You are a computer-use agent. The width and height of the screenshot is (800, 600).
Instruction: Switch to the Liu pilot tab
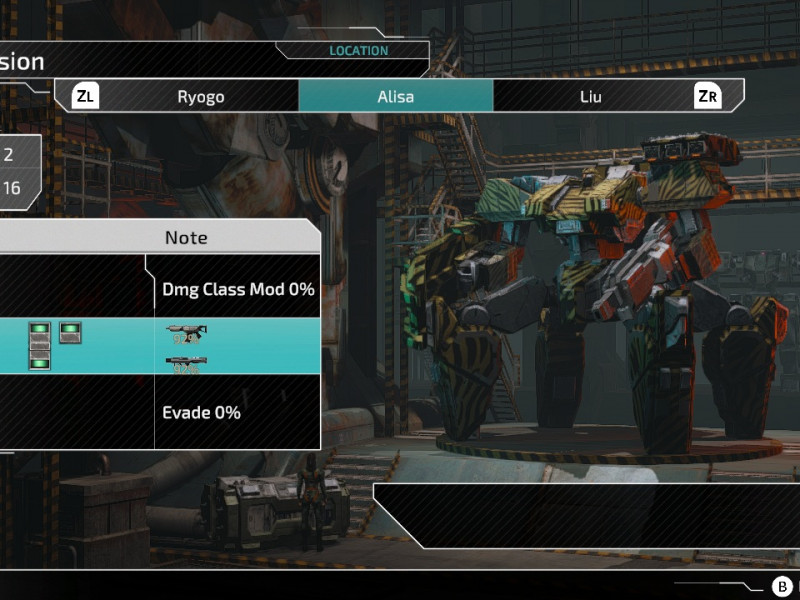tap(590, 97)
